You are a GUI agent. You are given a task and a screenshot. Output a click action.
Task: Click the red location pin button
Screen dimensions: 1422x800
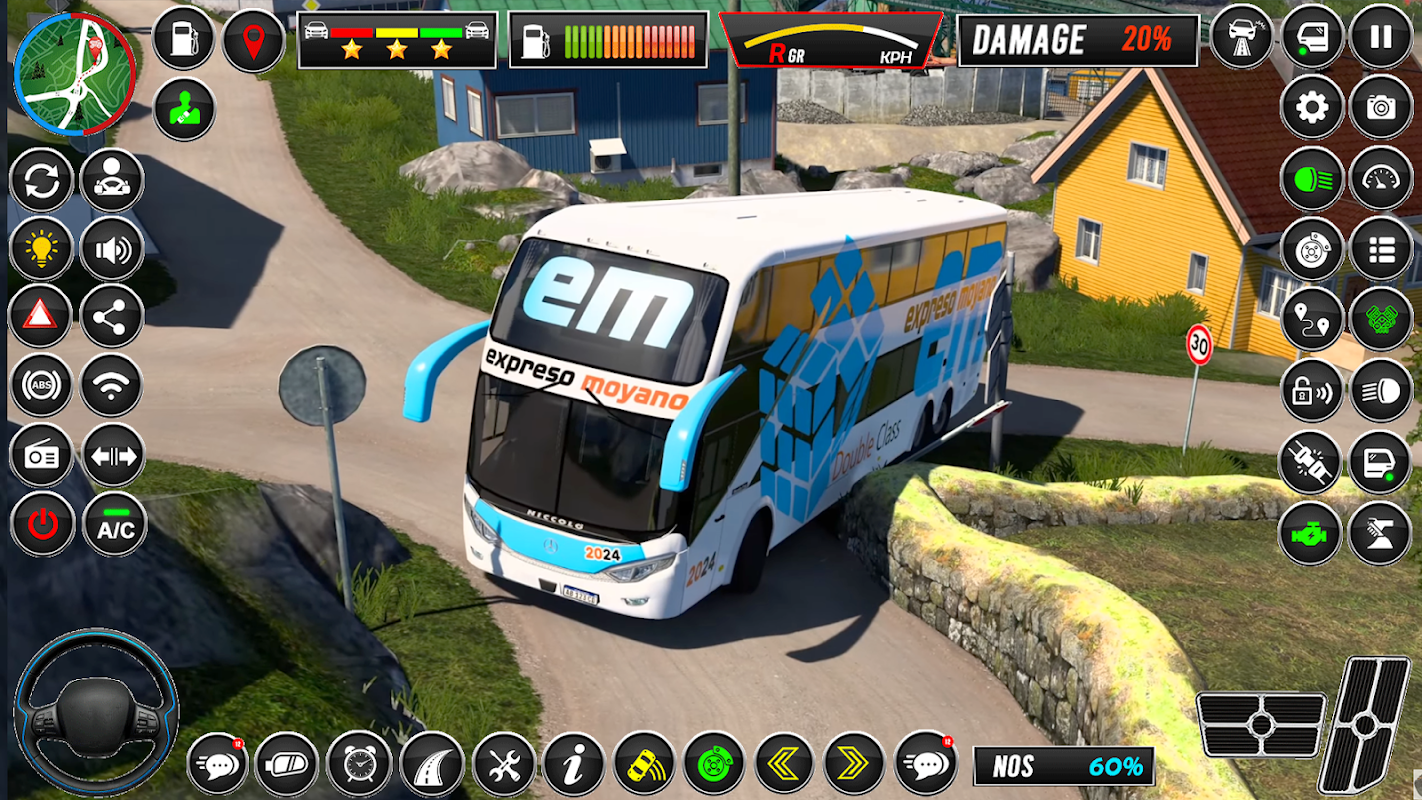pyautogui.click(x=253, y=40)
